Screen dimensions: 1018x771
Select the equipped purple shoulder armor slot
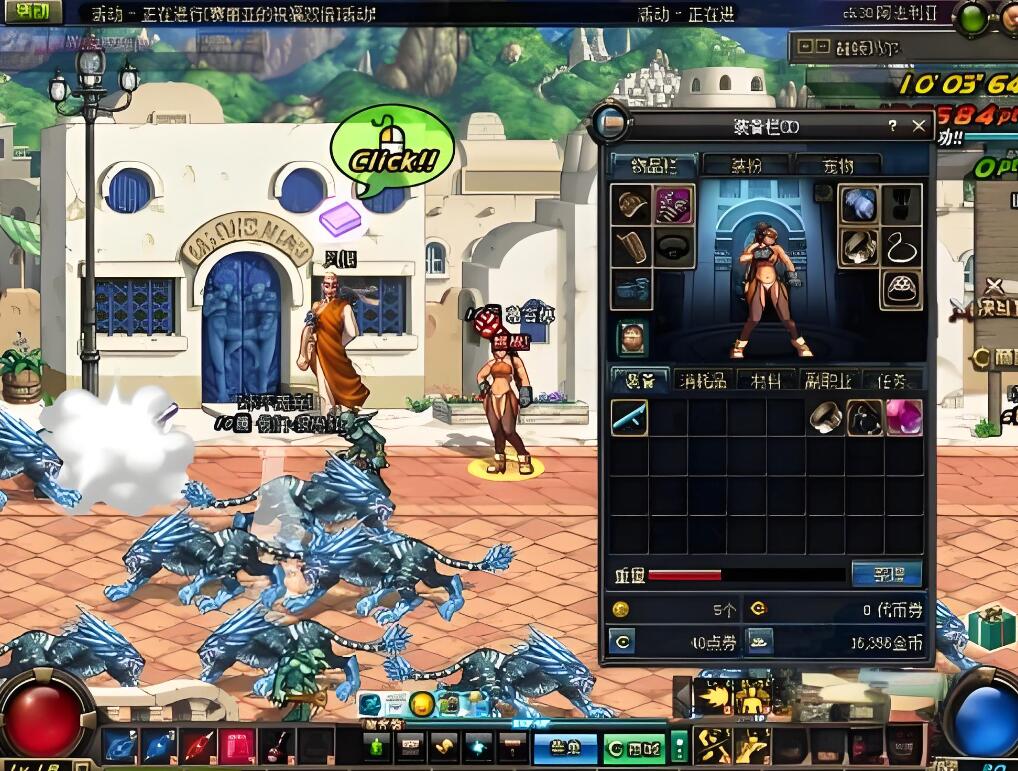(x=674, y=205)
